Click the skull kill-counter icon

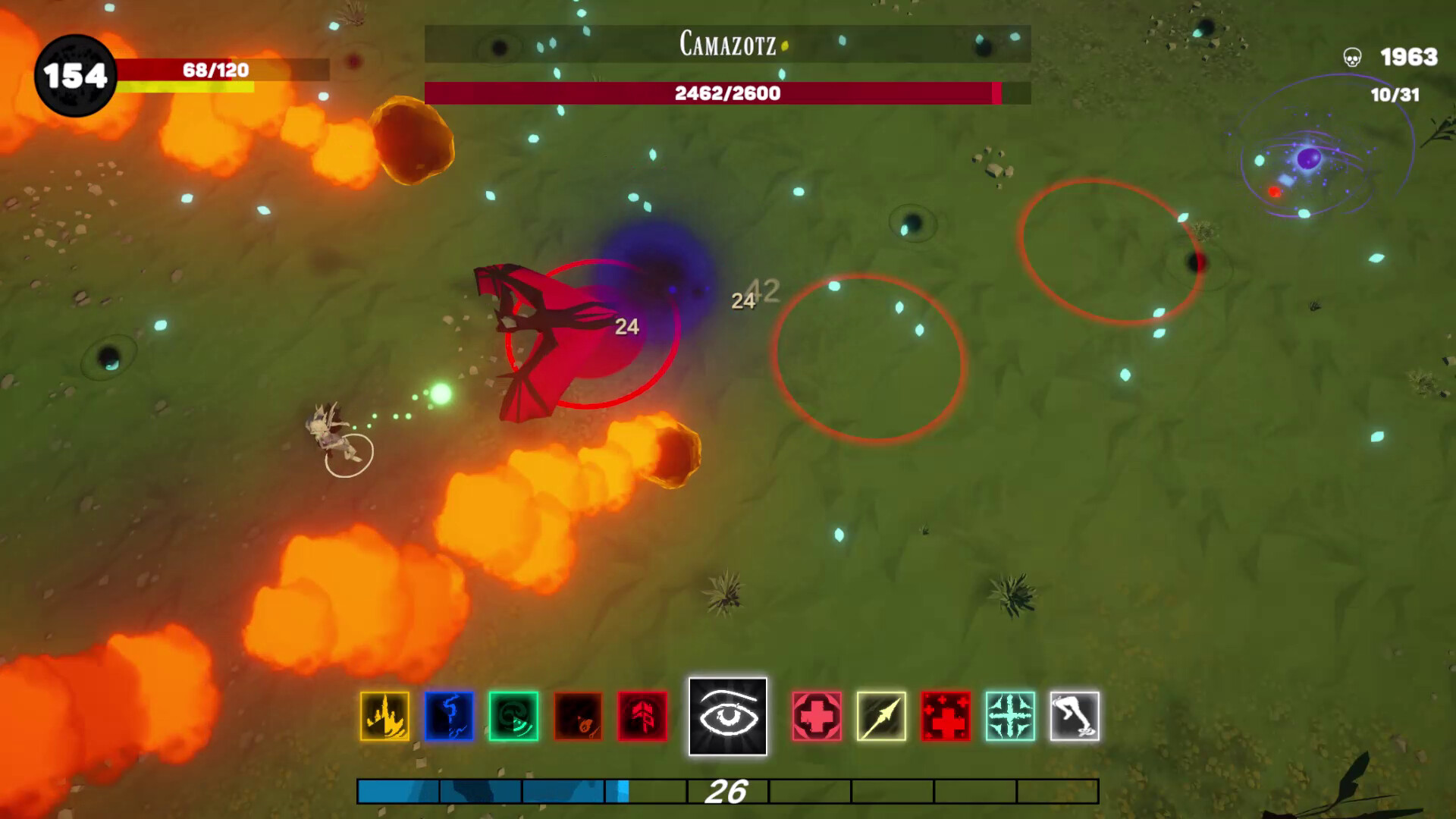tap(1351, 56)
